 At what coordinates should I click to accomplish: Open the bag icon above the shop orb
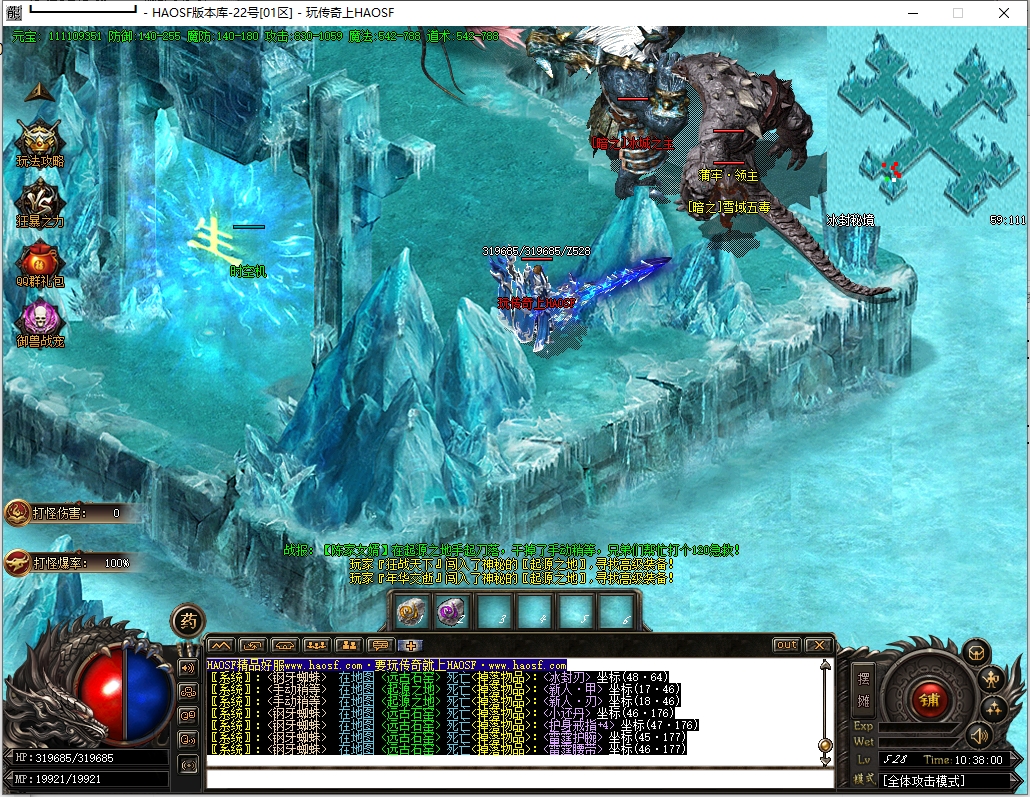976,652
